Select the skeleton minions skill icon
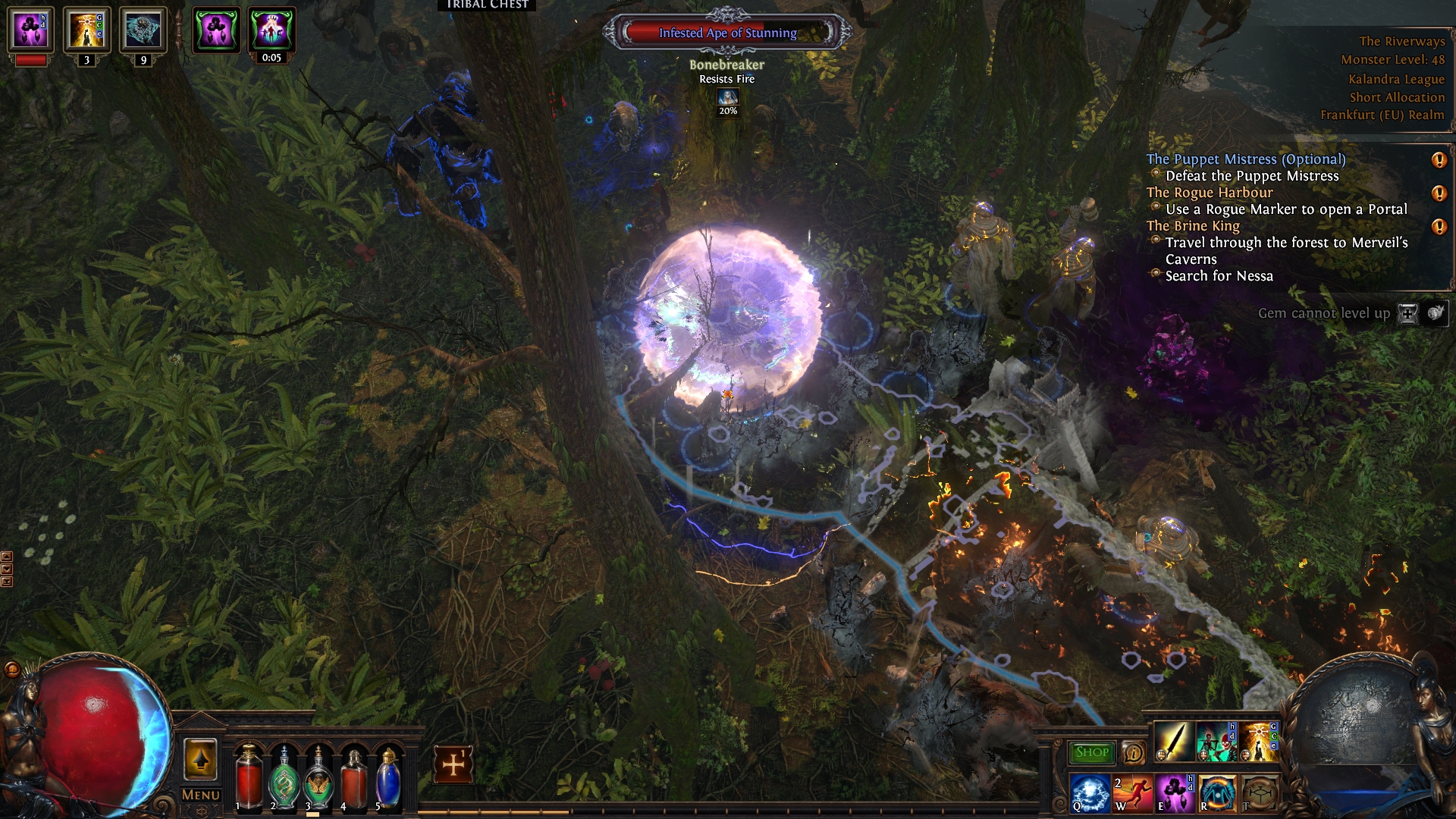 [1216, 742]
